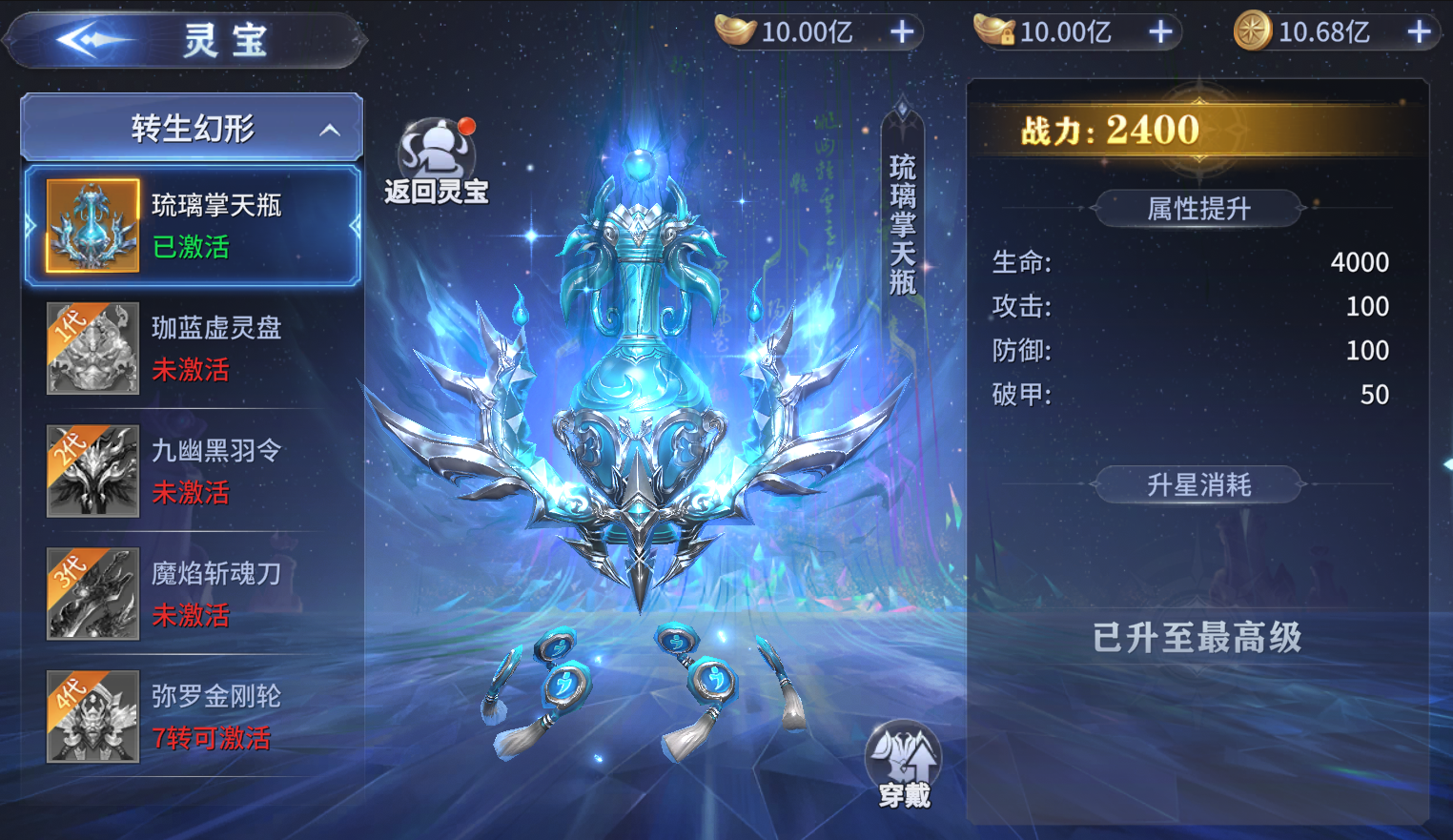Select 琉璃掌天瓶 in the list

point(193,226)
